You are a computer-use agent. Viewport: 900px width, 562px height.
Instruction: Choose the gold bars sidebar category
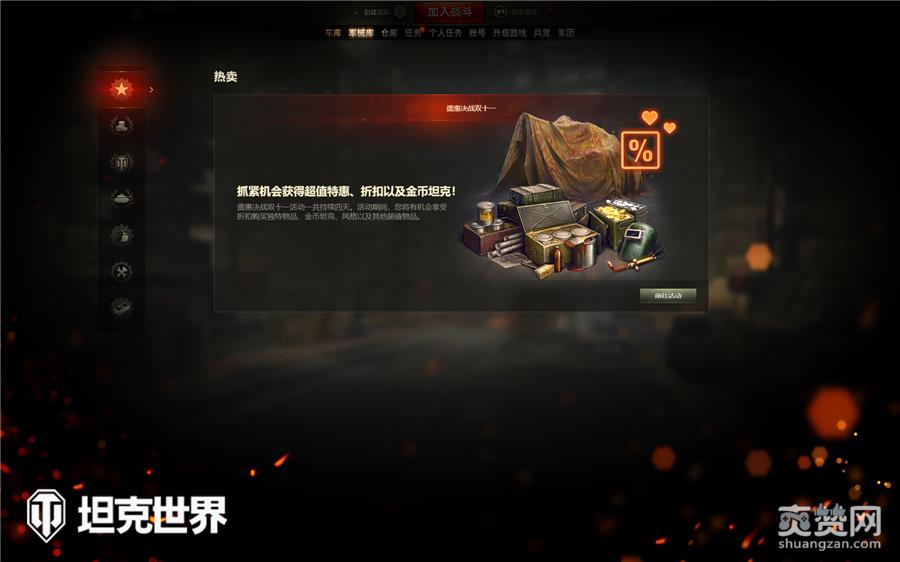pyautogui.click(x=121, y=125)
